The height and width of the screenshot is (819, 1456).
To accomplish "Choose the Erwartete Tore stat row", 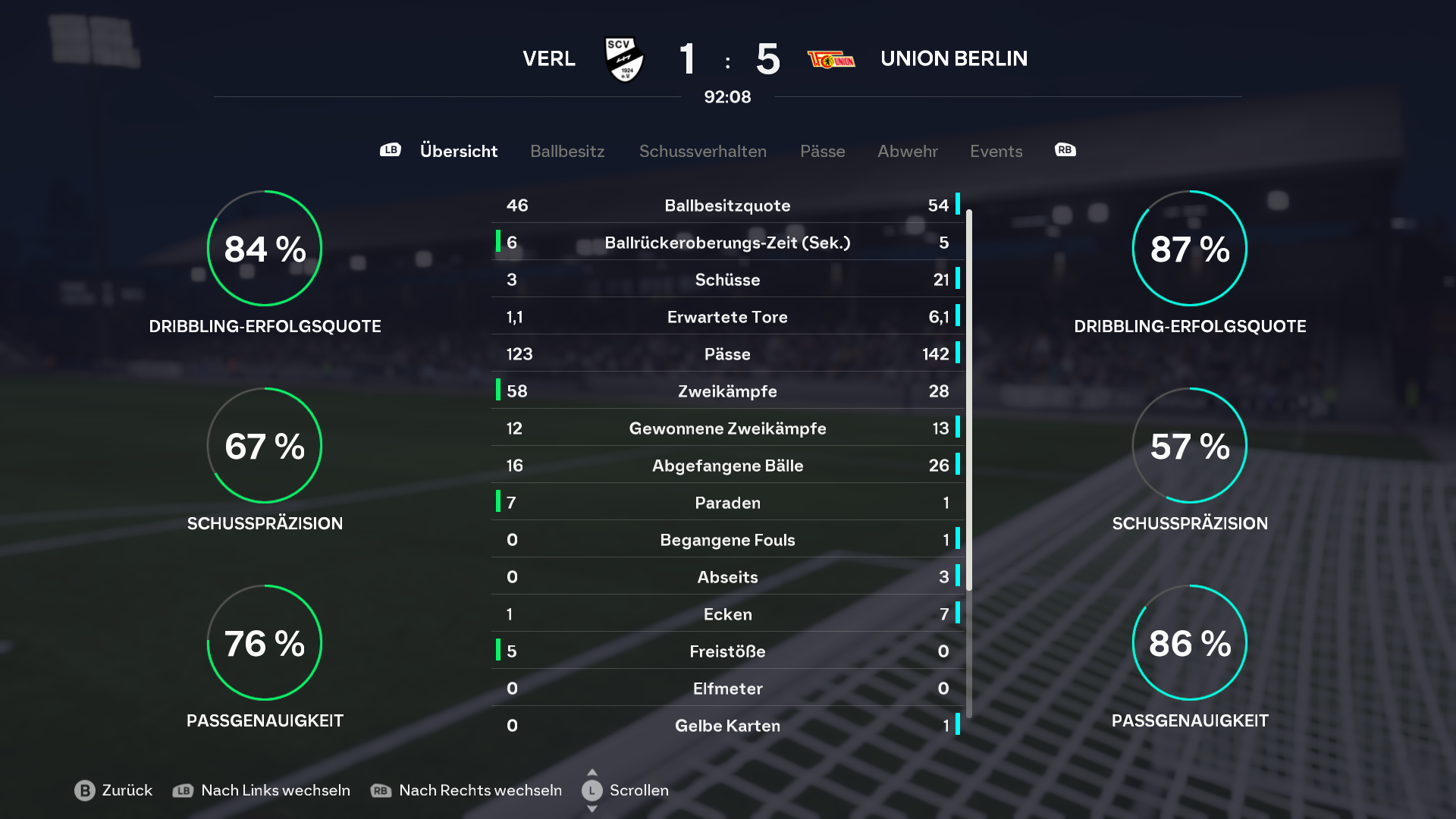I will 727,317.
